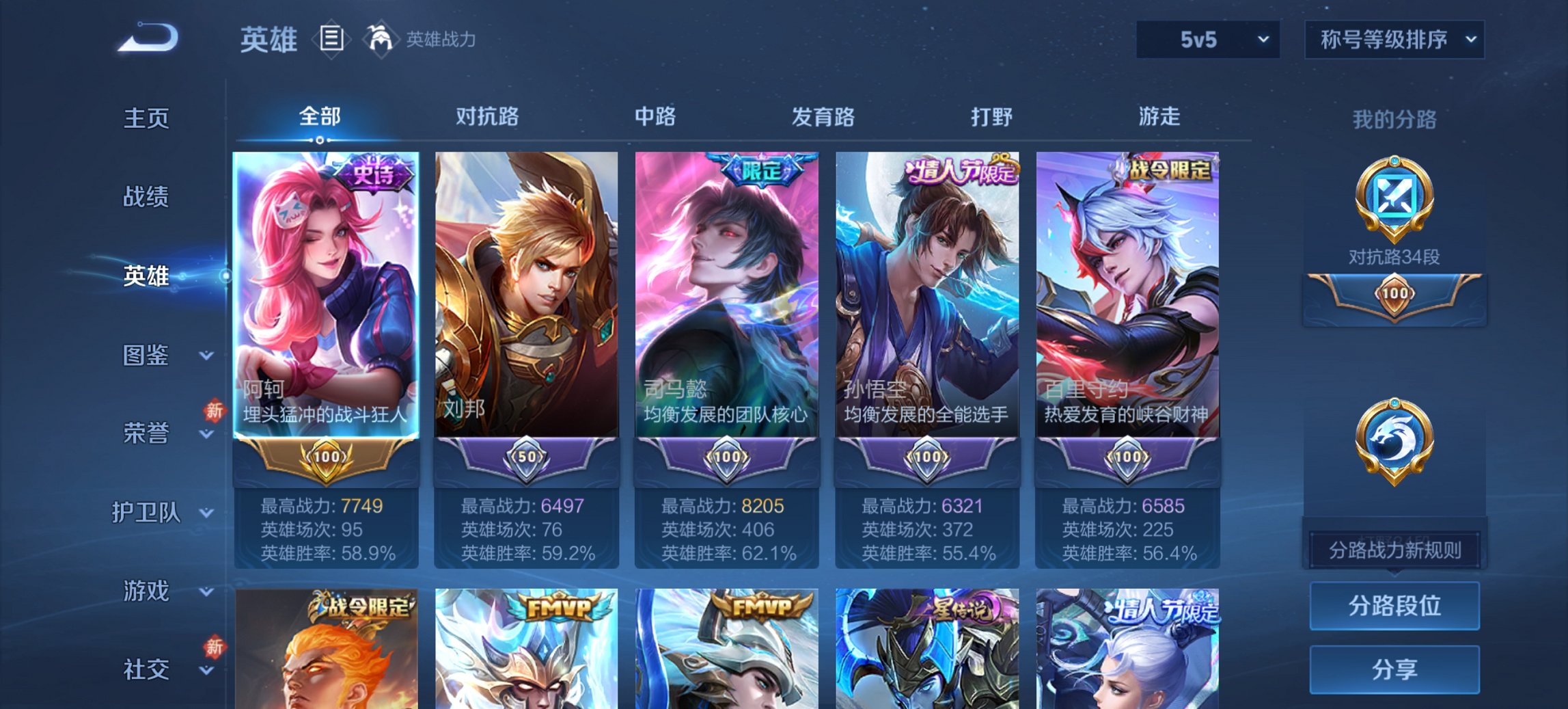Open the 称号等级排序 sorting dropdown

(x=1393, y=40)
